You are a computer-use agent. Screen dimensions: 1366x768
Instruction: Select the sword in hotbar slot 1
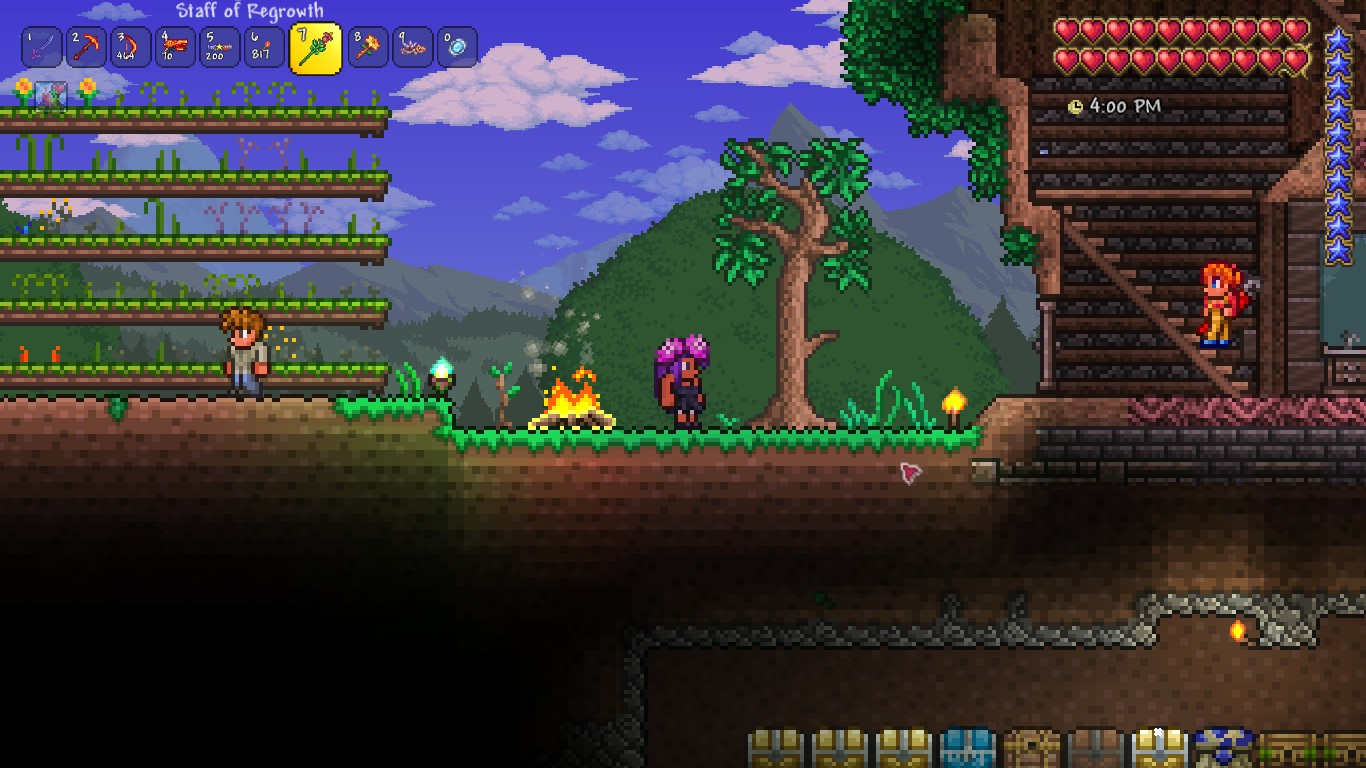pyautogui.click(x=42, y=47)
